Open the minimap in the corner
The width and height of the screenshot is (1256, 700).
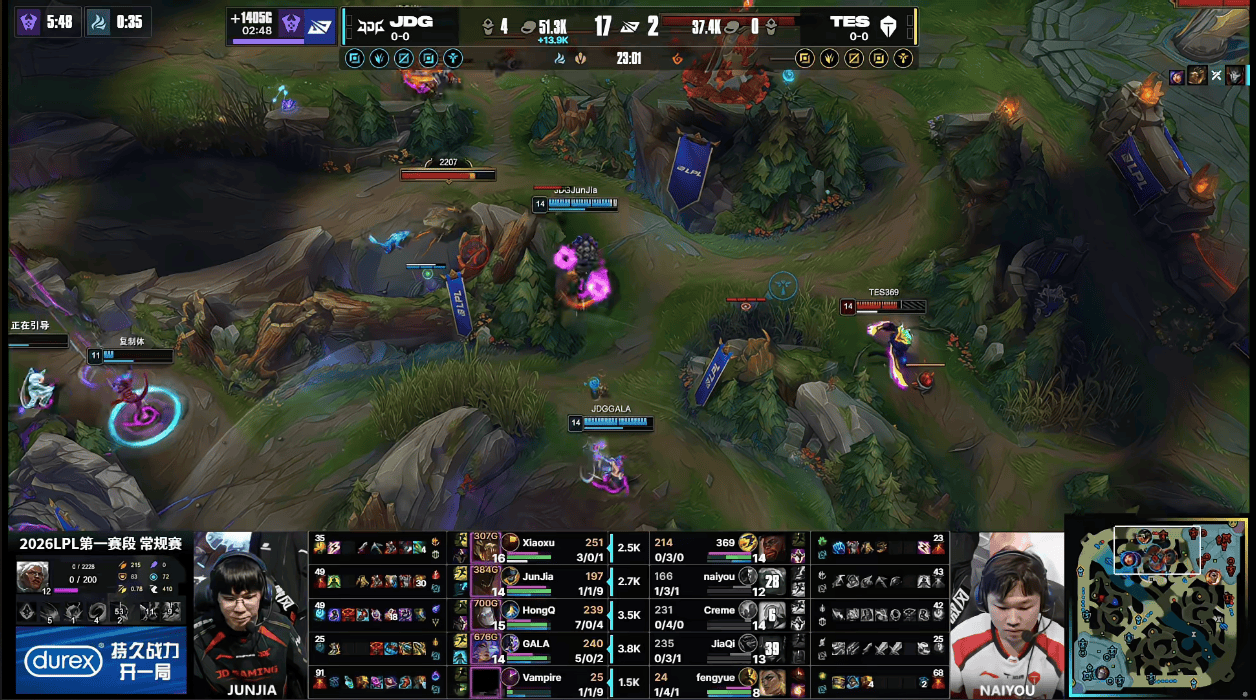pyautogui.click(x=1158, y=606)
